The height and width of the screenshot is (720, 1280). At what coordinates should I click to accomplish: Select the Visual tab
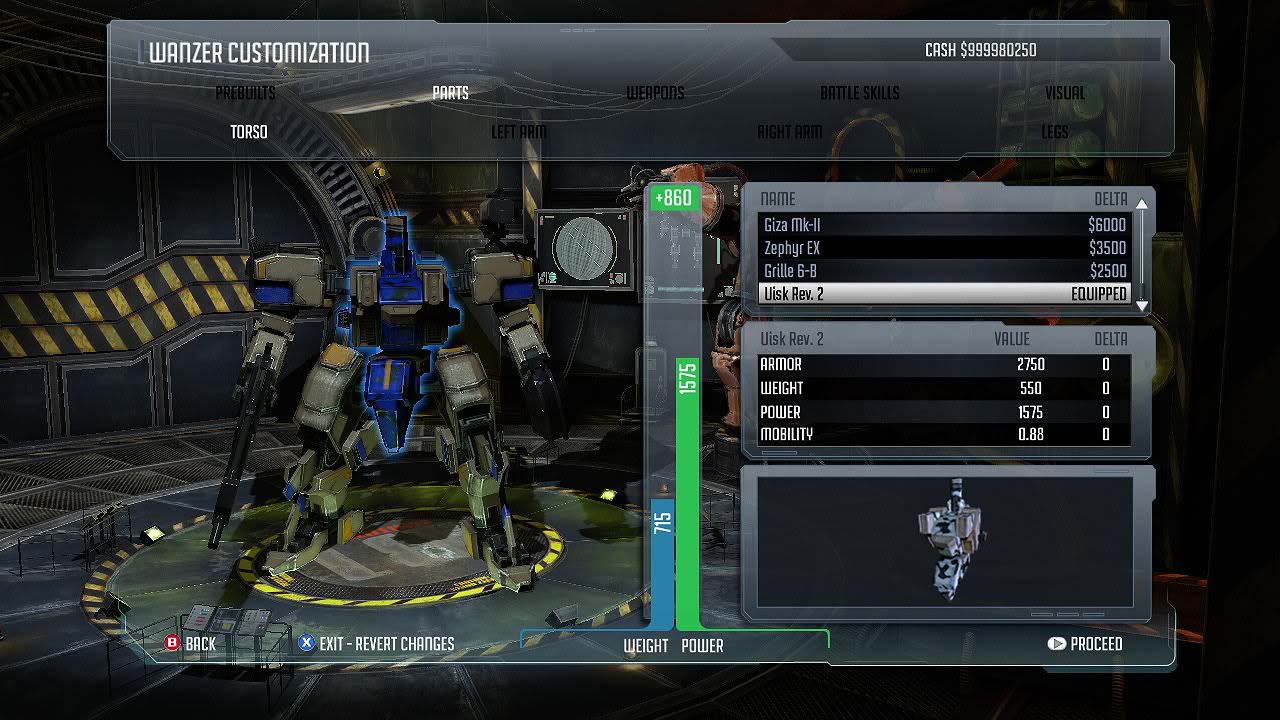tap(1064, 93)
